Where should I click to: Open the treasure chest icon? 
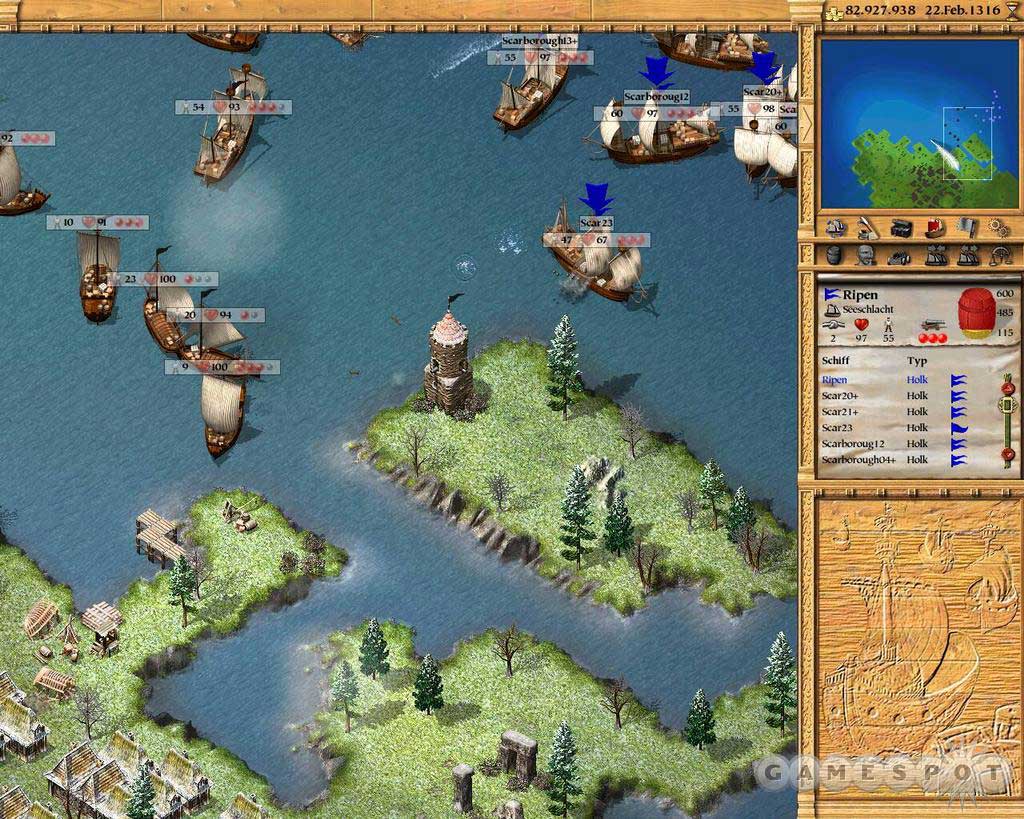[x=900, y=228]
